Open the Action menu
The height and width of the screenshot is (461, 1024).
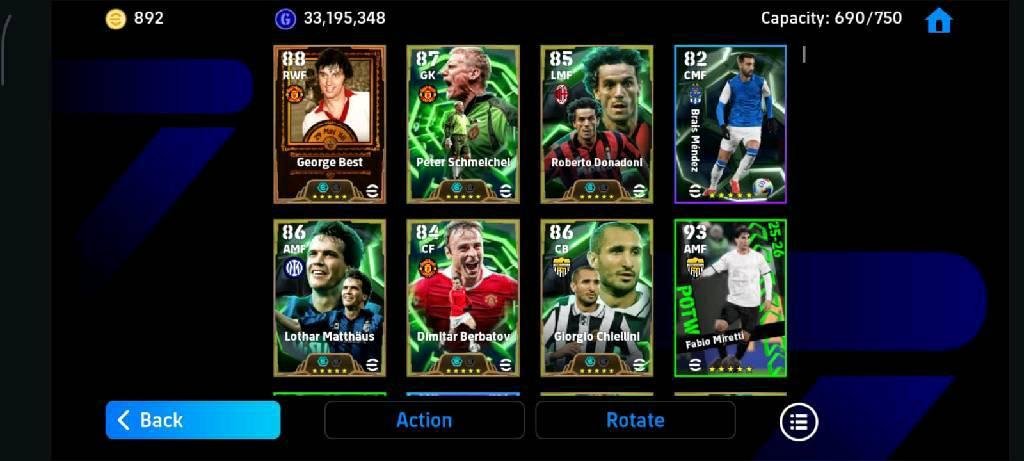click(x=424, y=420)
